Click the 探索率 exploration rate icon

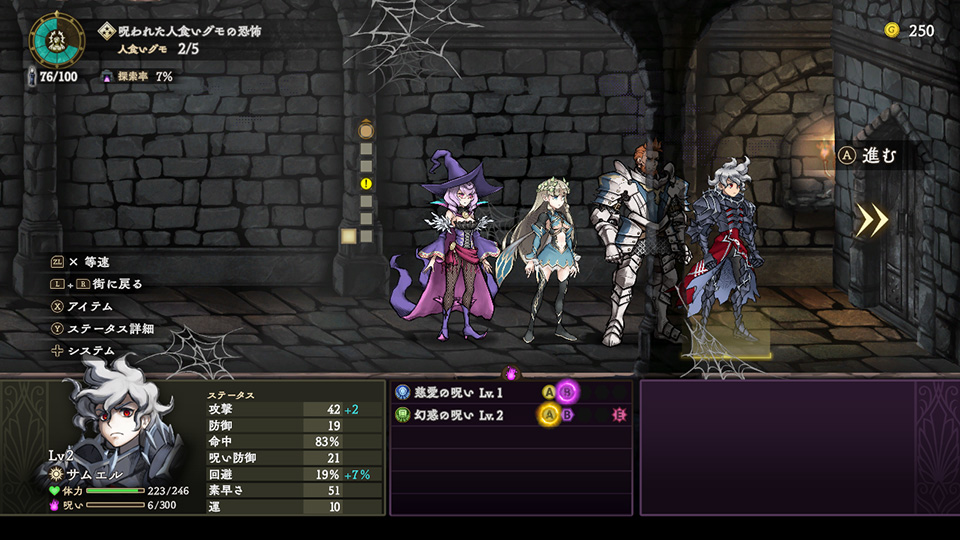107,76
